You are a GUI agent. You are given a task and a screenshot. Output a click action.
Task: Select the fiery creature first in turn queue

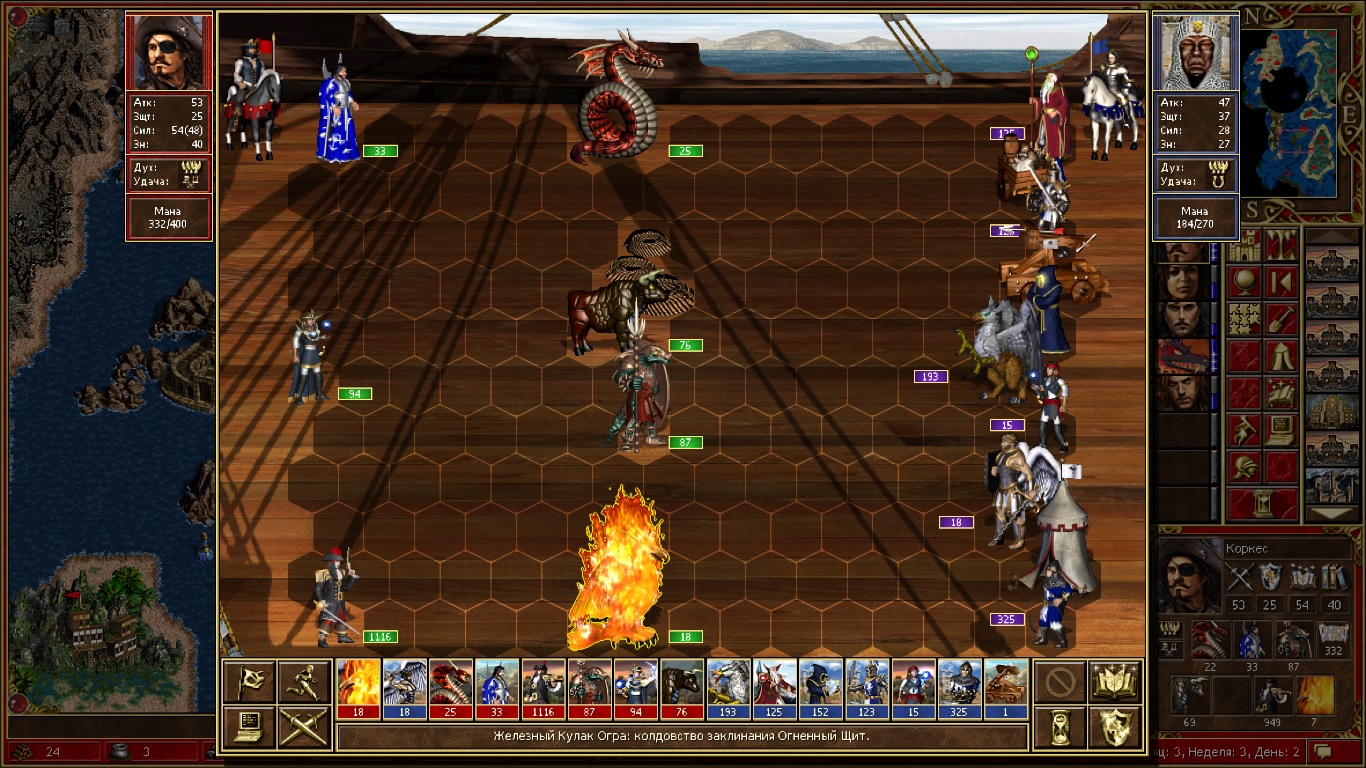pyautogui.click(x=359, y=688)
